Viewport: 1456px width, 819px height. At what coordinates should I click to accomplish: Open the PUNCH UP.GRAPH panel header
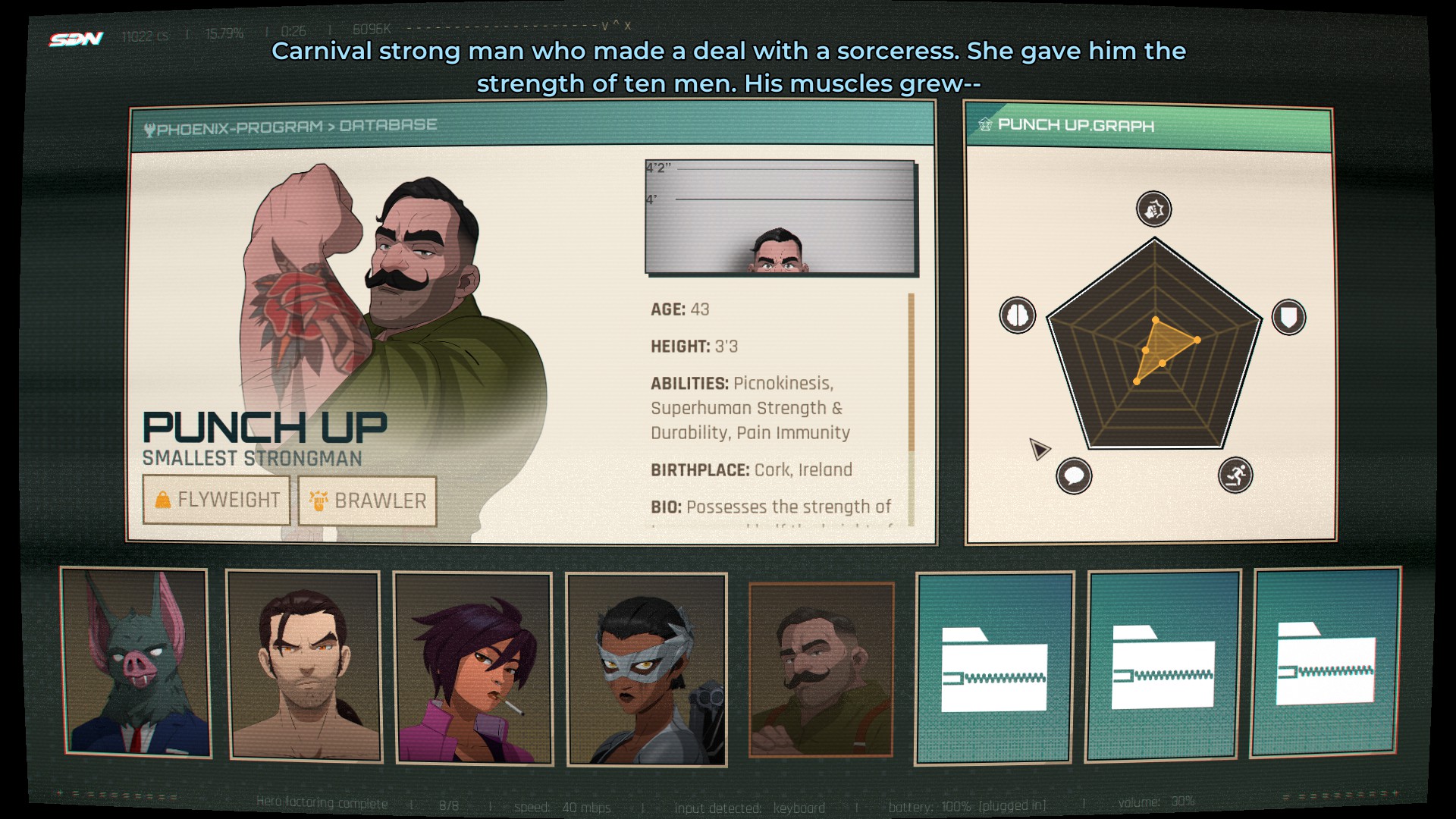(1077, 126)
